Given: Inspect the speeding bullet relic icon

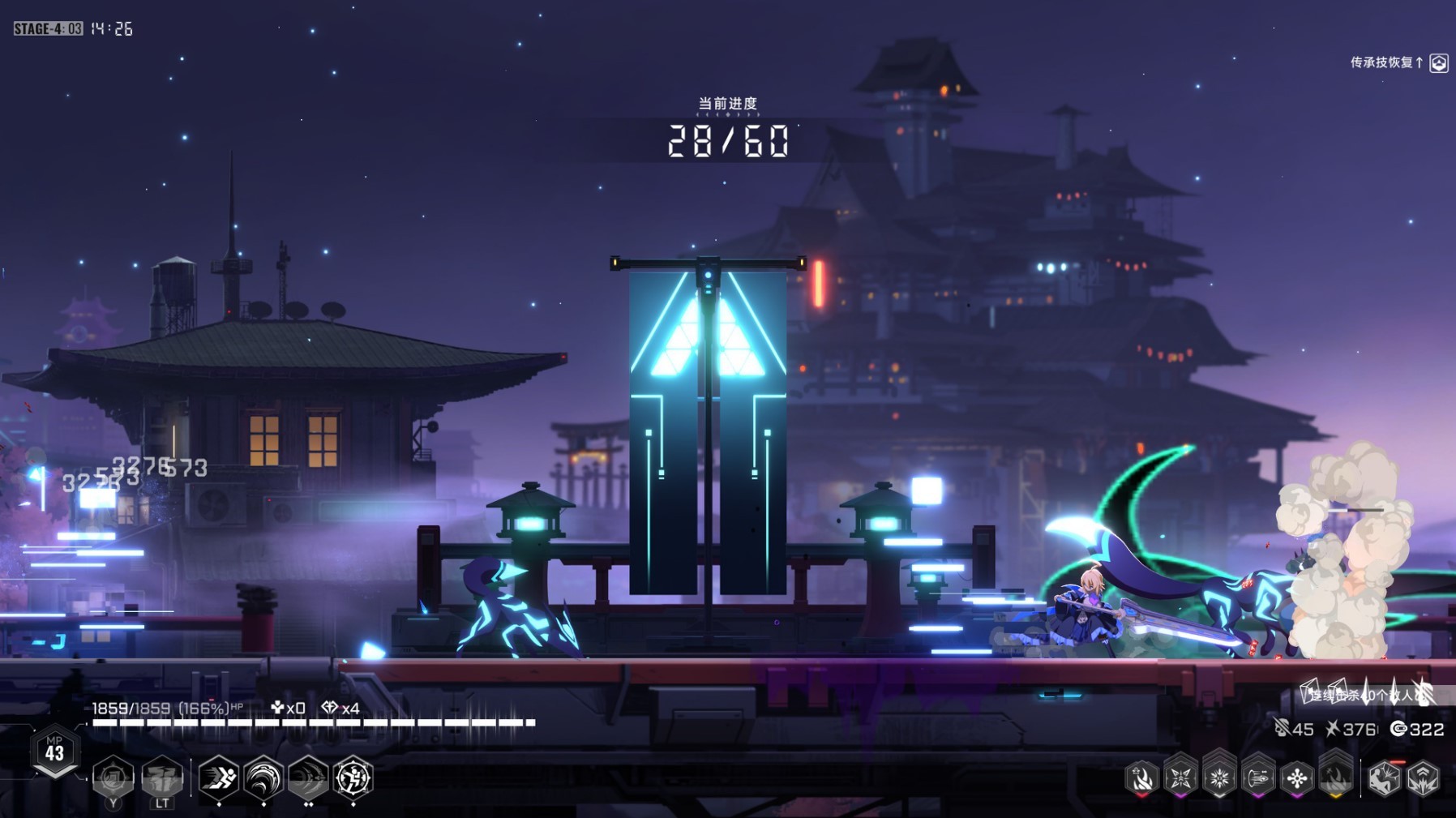Looking at the screenshot, I should [1258, 778].
